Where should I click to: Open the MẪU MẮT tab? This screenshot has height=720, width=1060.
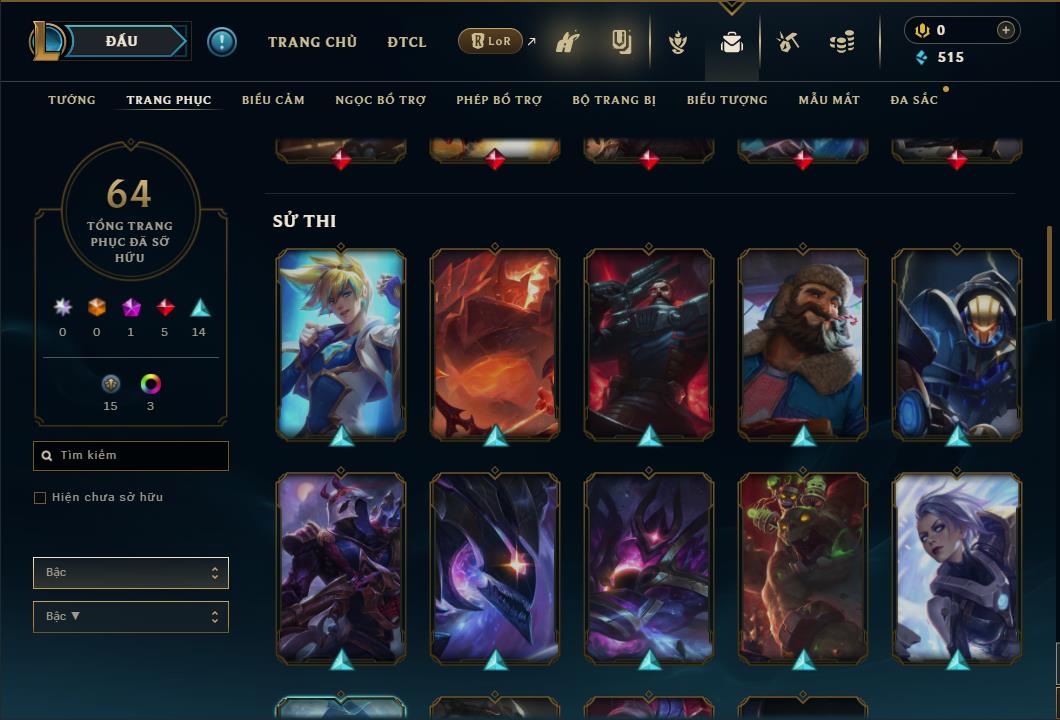829,100
